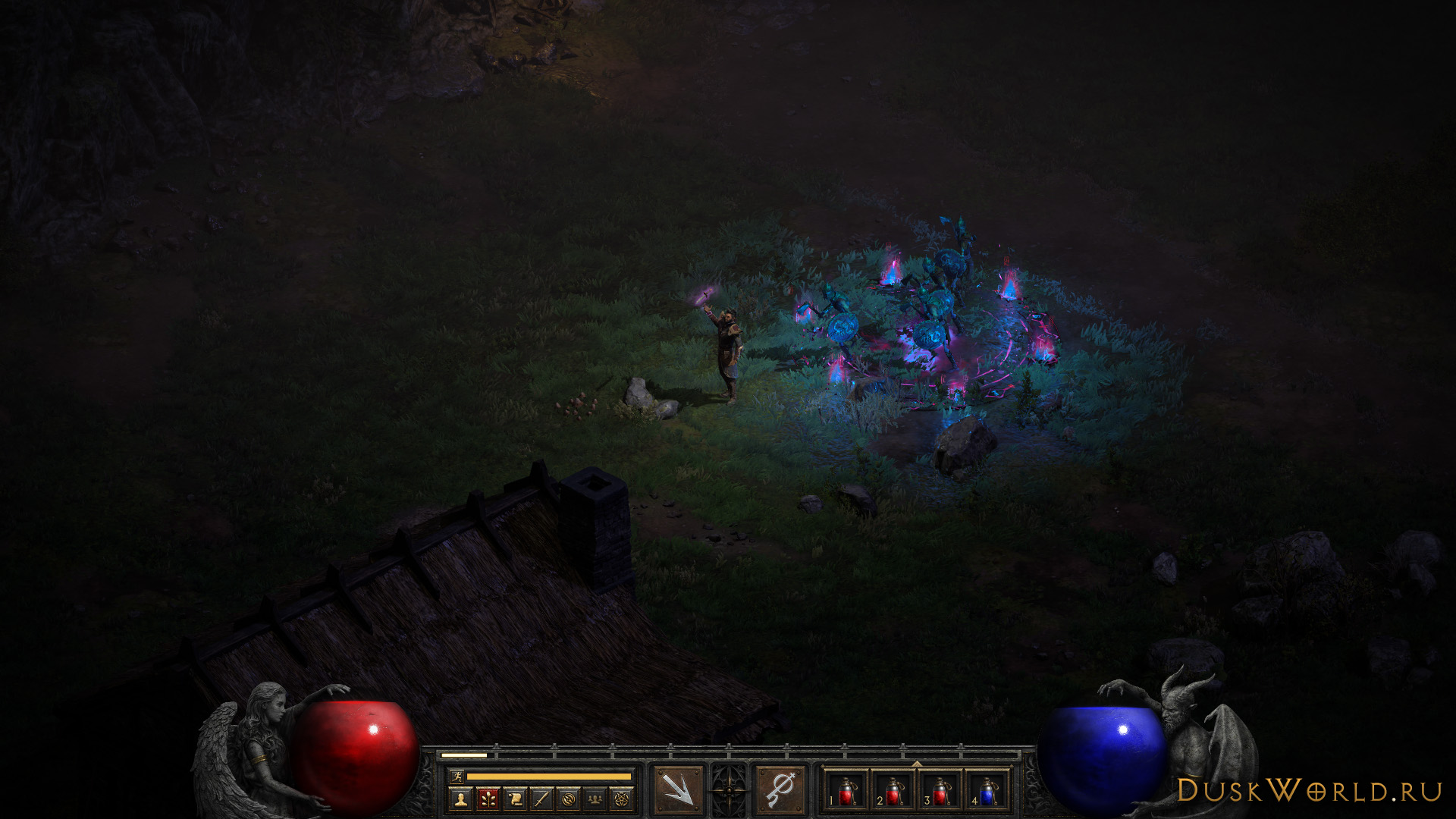Open the inventory sword icon
The image size is (1456, 819).
[542, 798]
